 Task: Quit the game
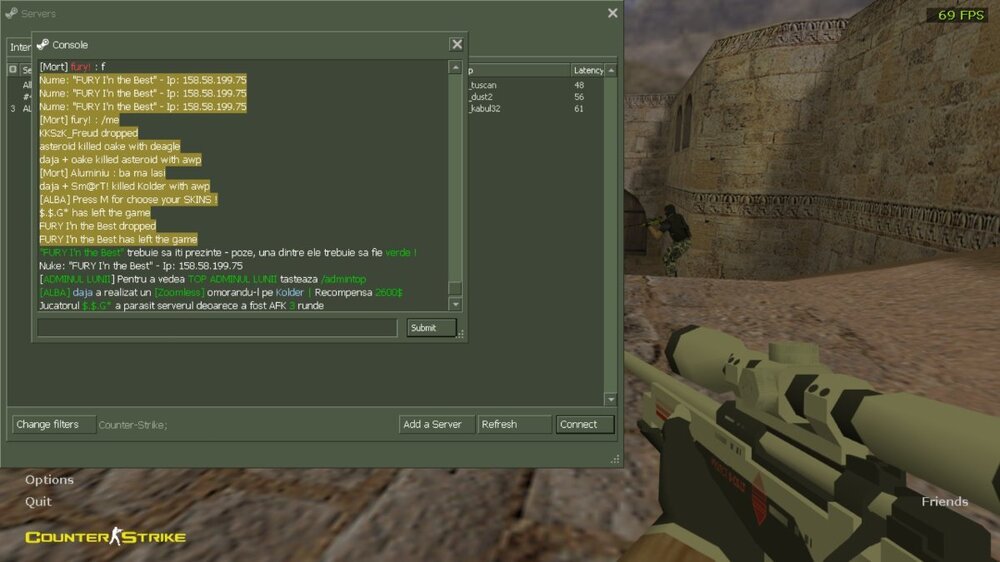click(x=38, y=501)
